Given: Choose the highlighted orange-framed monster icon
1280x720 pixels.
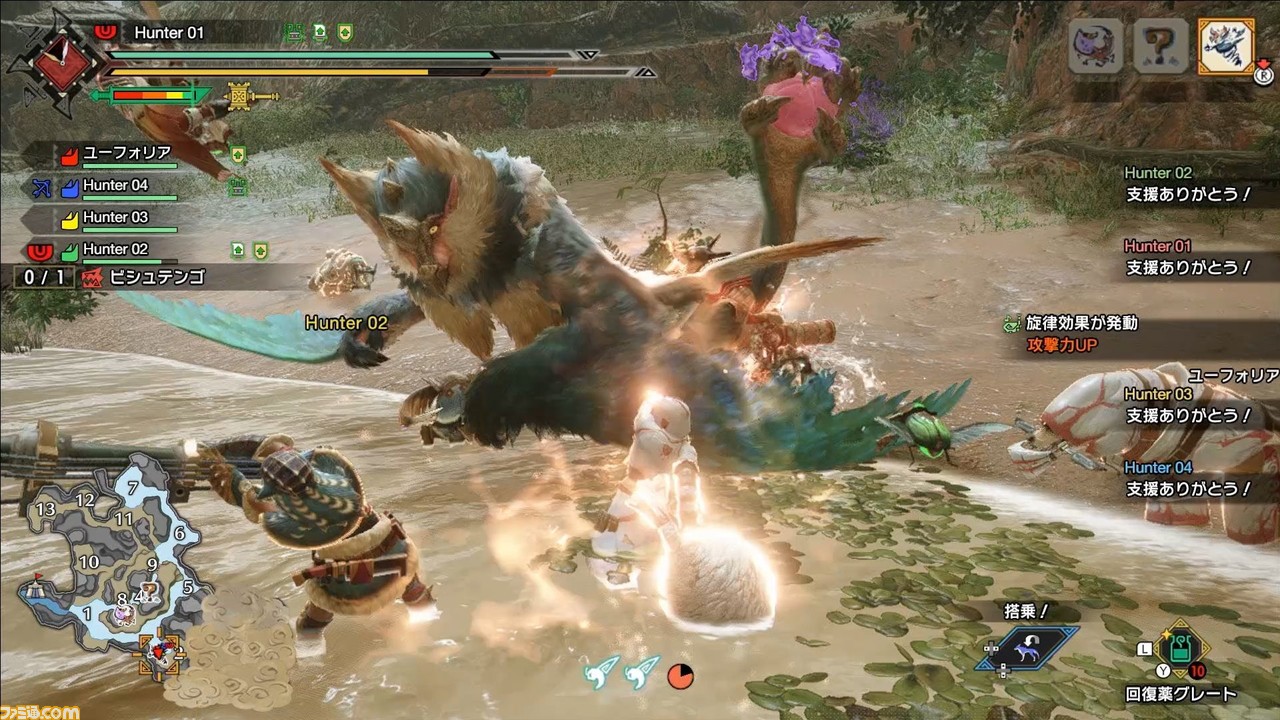Looking at the screenshot, I should point(1226,46).
